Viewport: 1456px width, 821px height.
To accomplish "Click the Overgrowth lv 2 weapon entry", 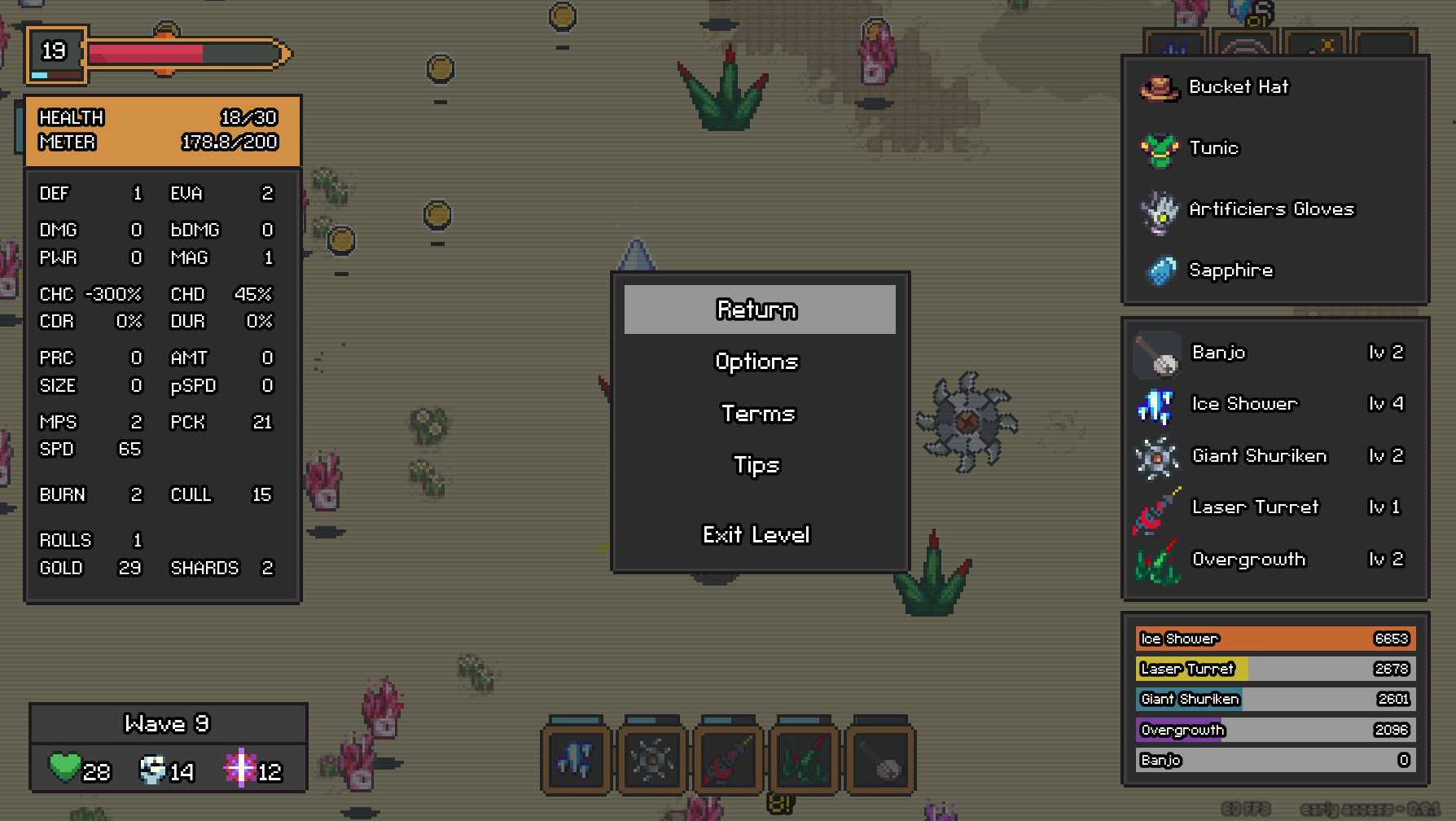I will pyautogui.click(x=1270, y=560).
